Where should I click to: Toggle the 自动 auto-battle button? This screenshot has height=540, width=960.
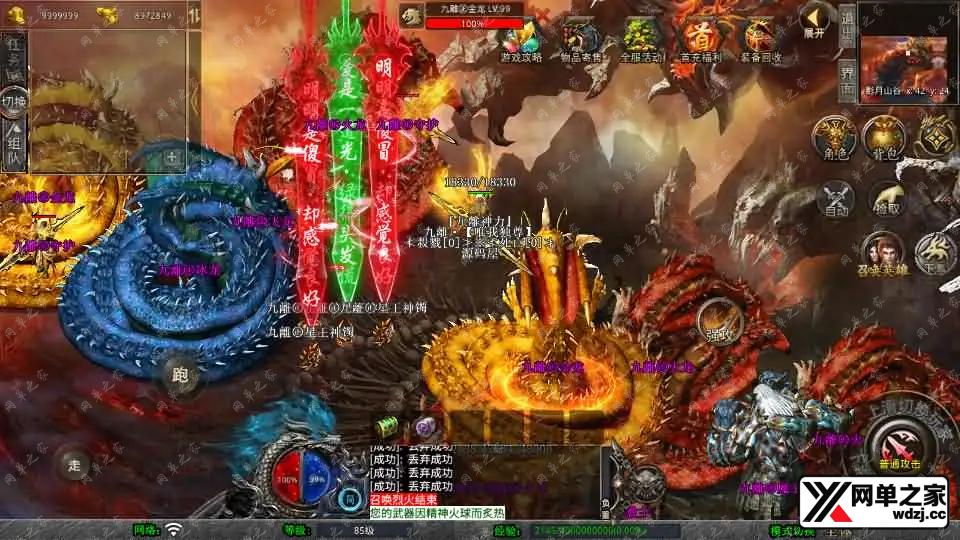pos(833,196)
